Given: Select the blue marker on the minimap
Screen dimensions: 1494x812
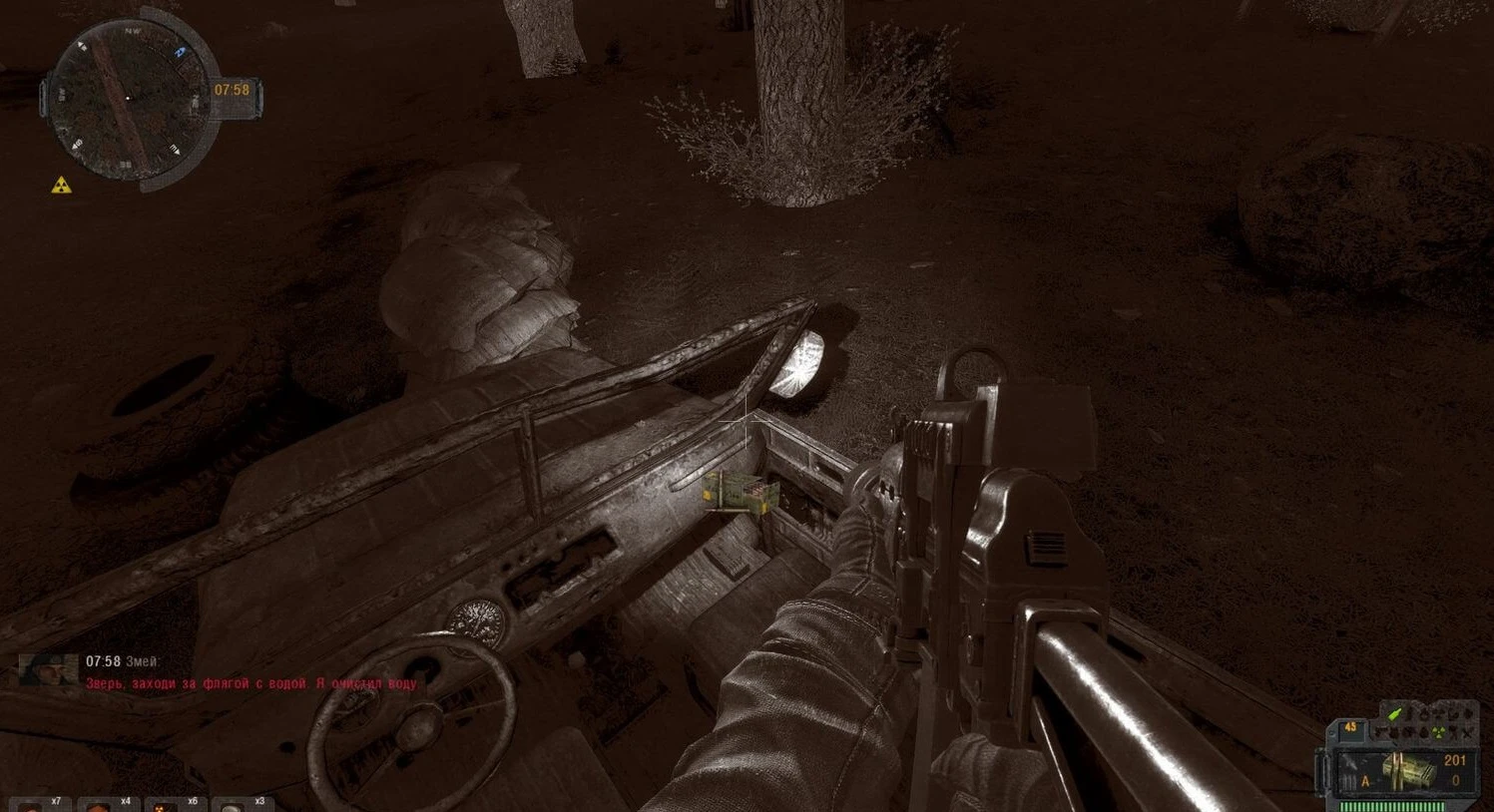Looking at the screenshot, I should pyautogui.click(x=180, y=52).
